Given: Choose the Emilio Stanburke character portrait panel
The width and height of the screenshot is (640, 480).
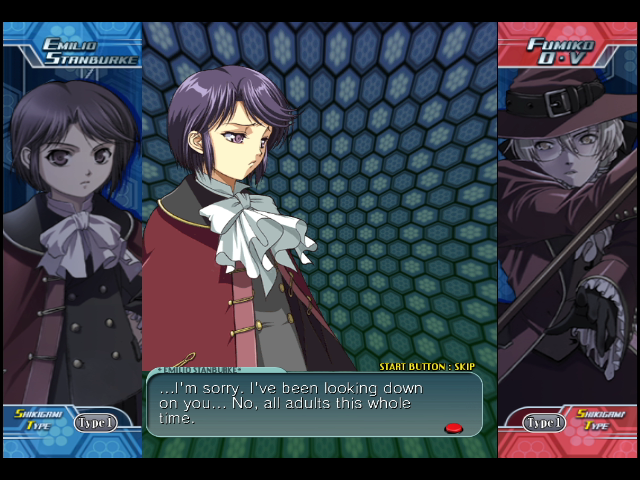Looking at the screenshot, I should pos(72,230).
